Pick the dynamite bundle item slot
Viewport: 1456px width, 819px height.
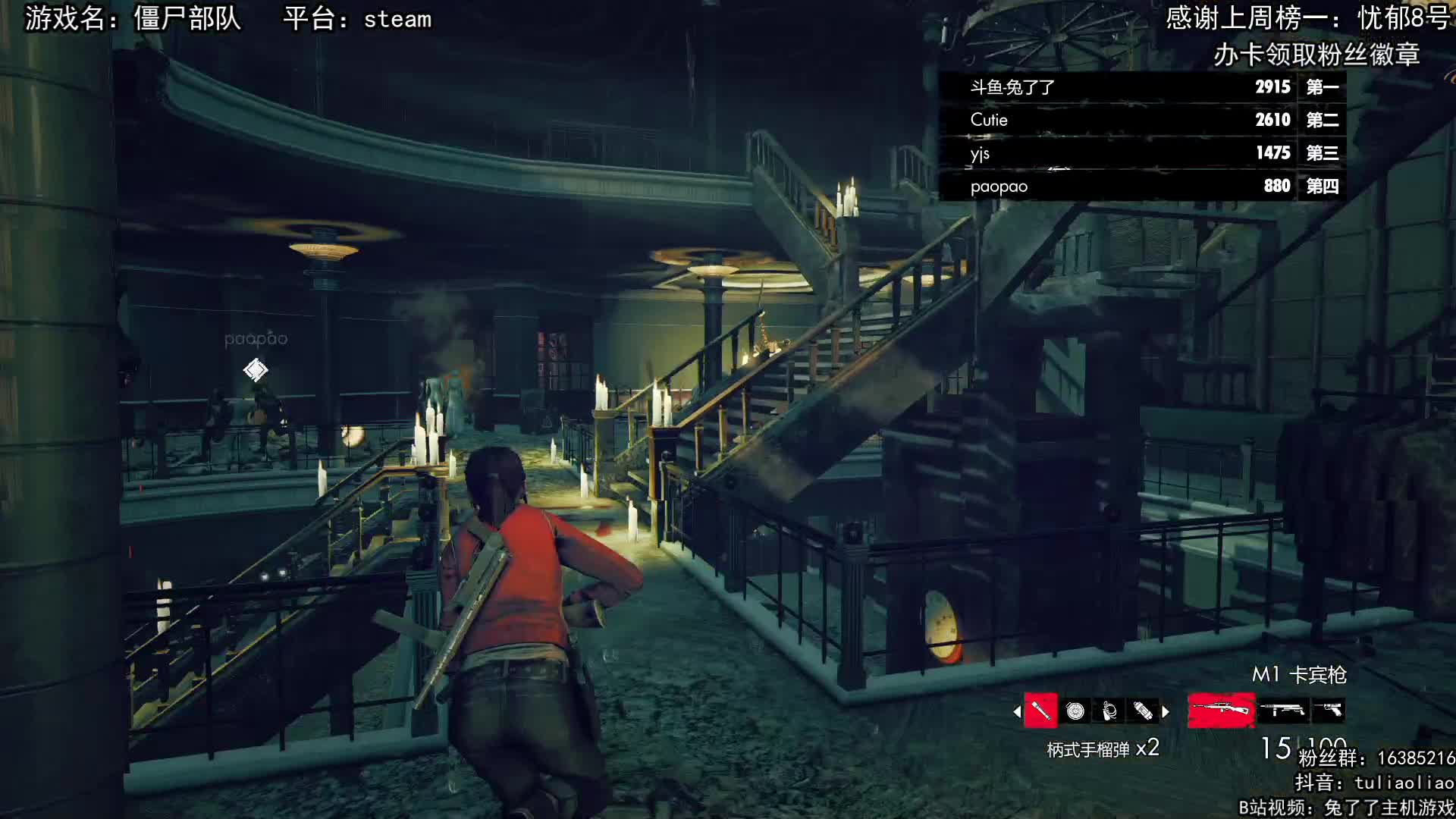1143,711
